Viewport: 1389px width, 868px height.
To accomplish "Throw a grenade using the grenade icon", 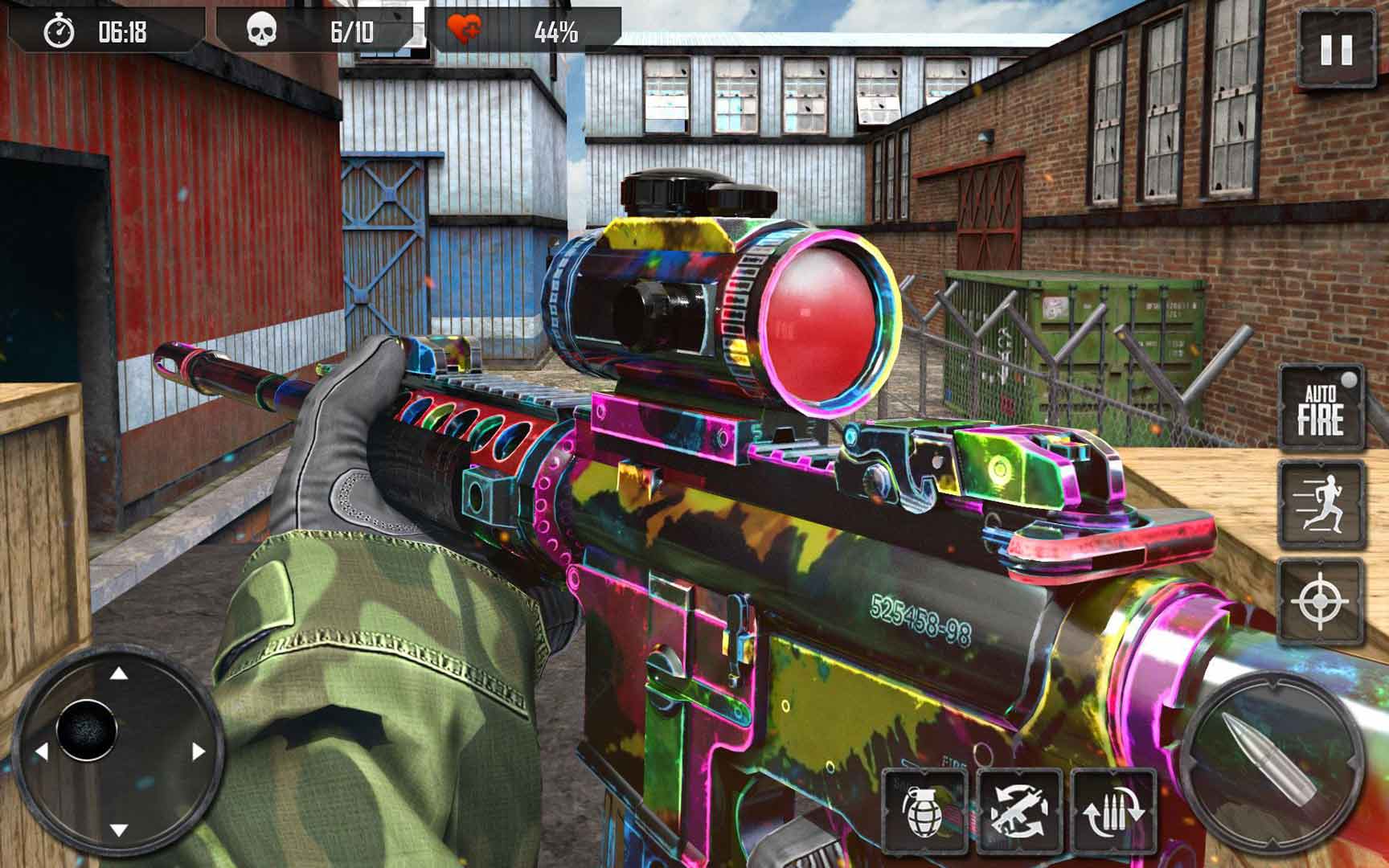I will point(924,812).
